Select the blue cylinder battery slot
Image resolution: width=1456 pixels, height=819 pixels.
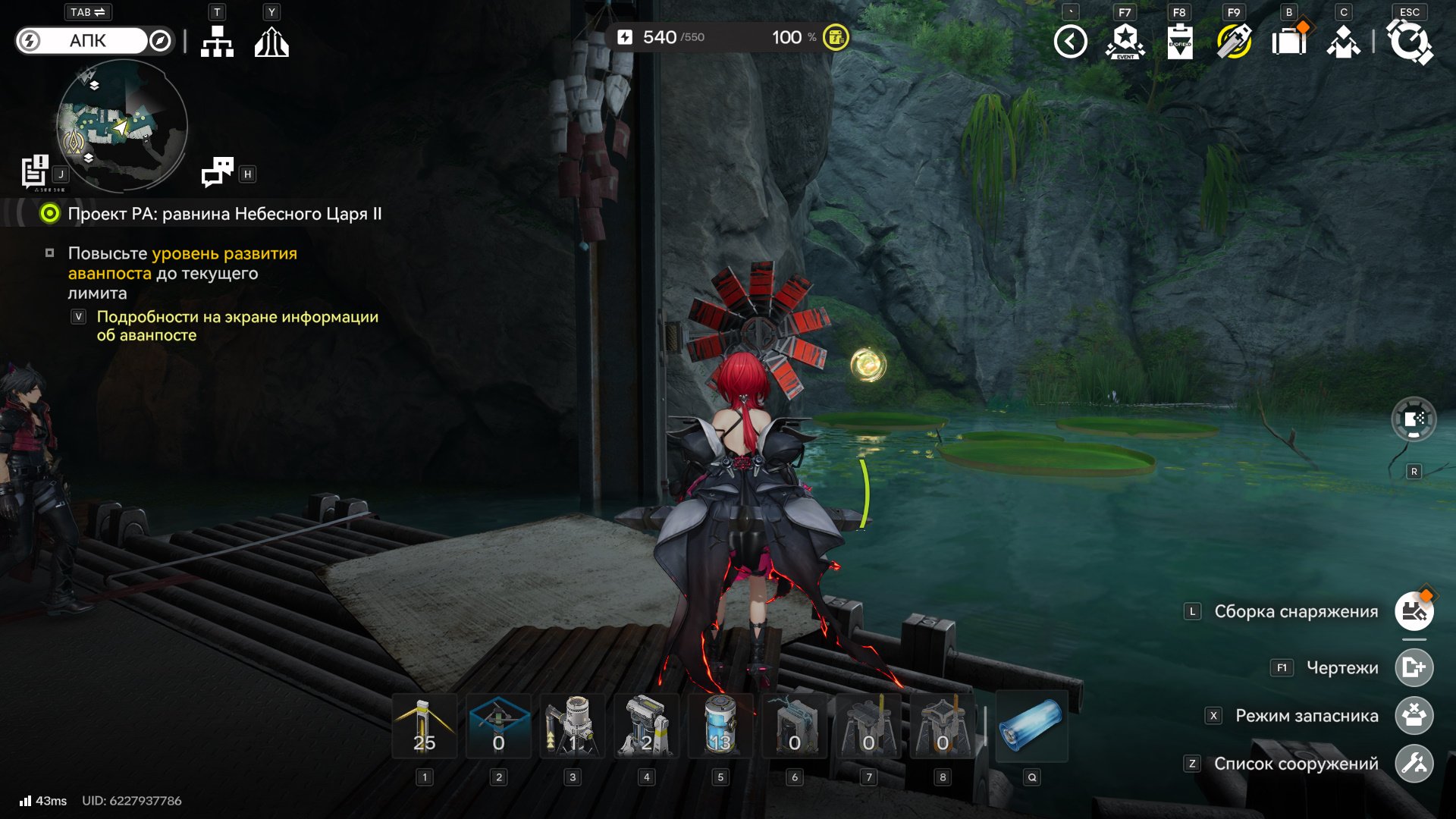click(x=1031, y=726)
